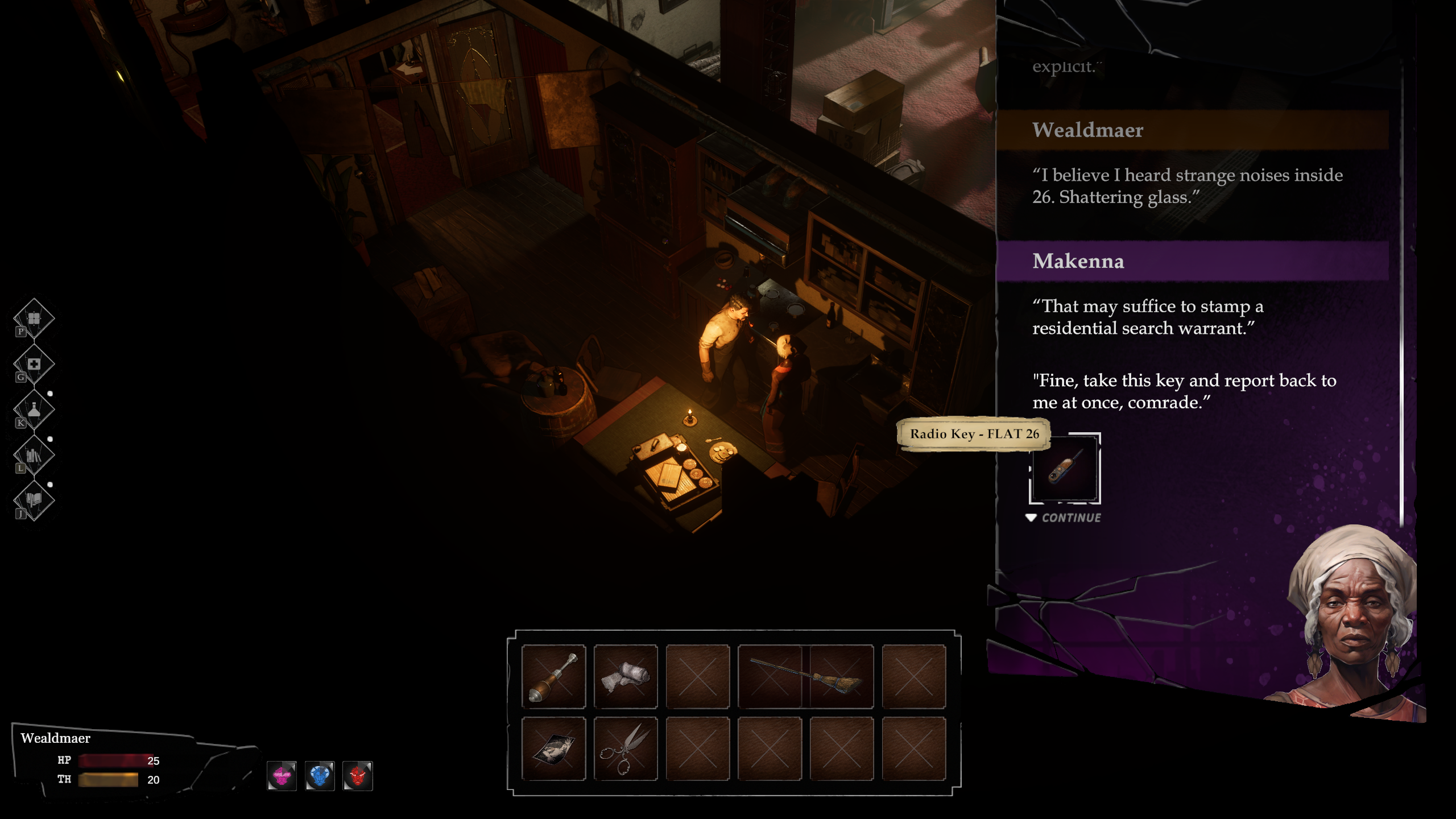Click the pink face status icon
This screenshot has width=1456, height=819.
(x=282, y=776)
